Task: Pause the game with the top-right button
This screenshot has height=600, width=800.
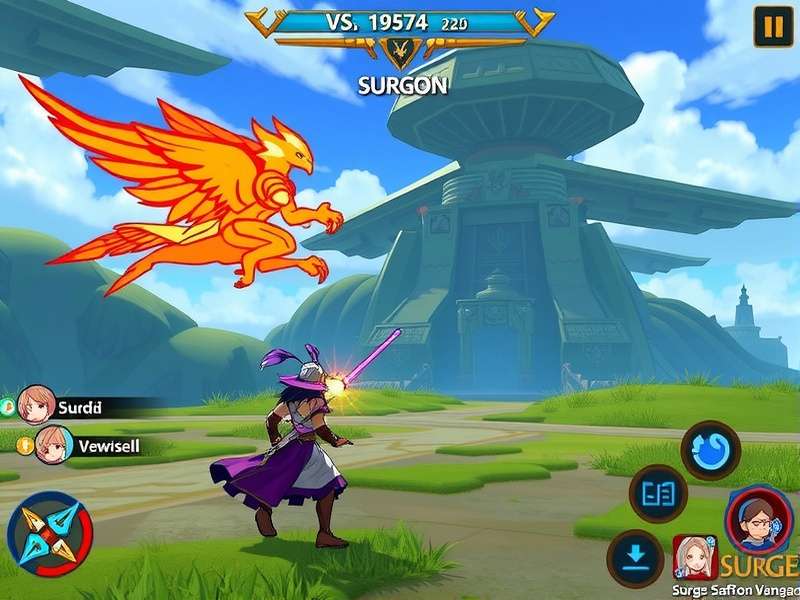Action: click(x=772, y=27)
